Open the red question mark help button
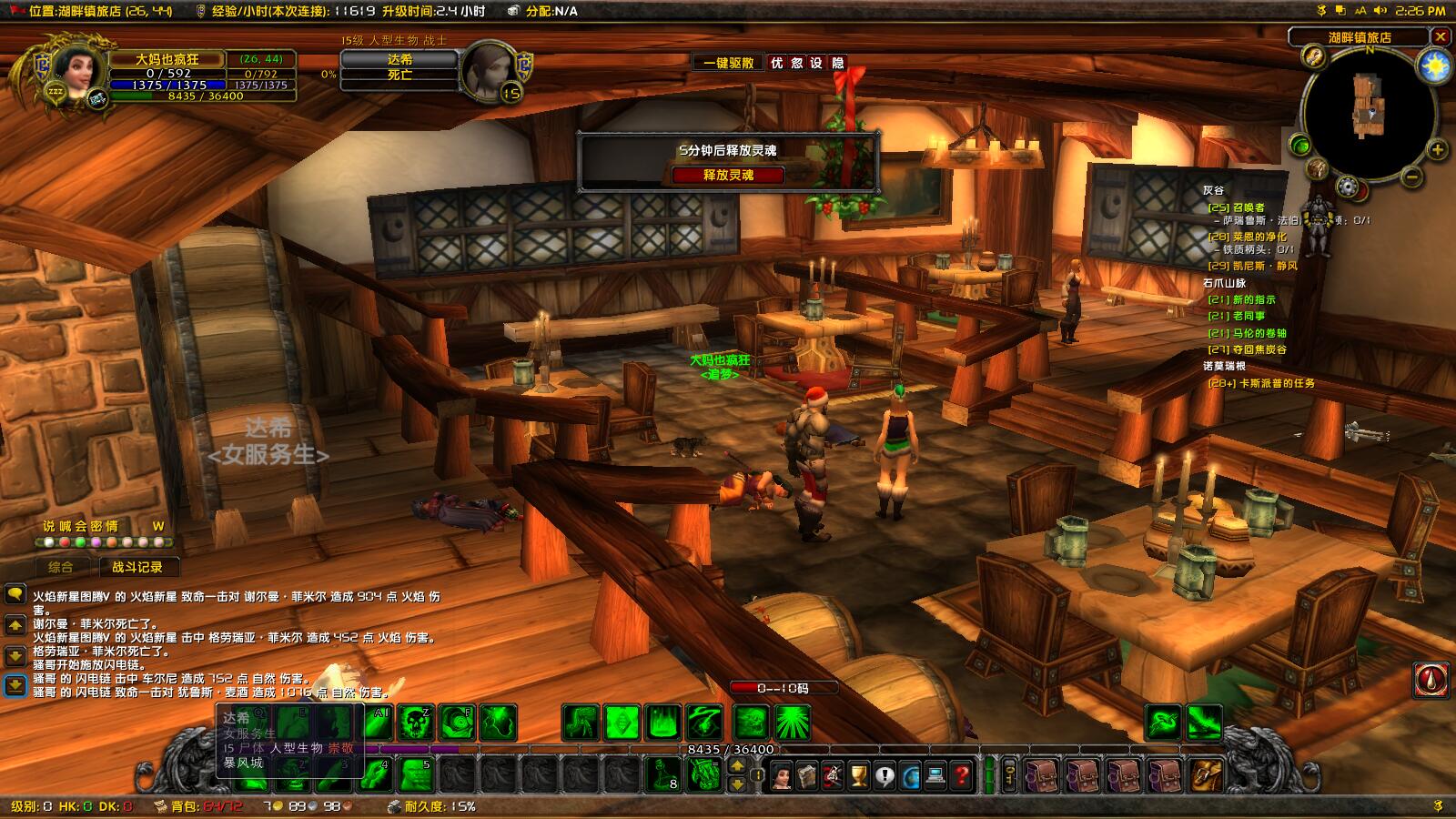The image size is (1456, 819). tap(961, 776)
